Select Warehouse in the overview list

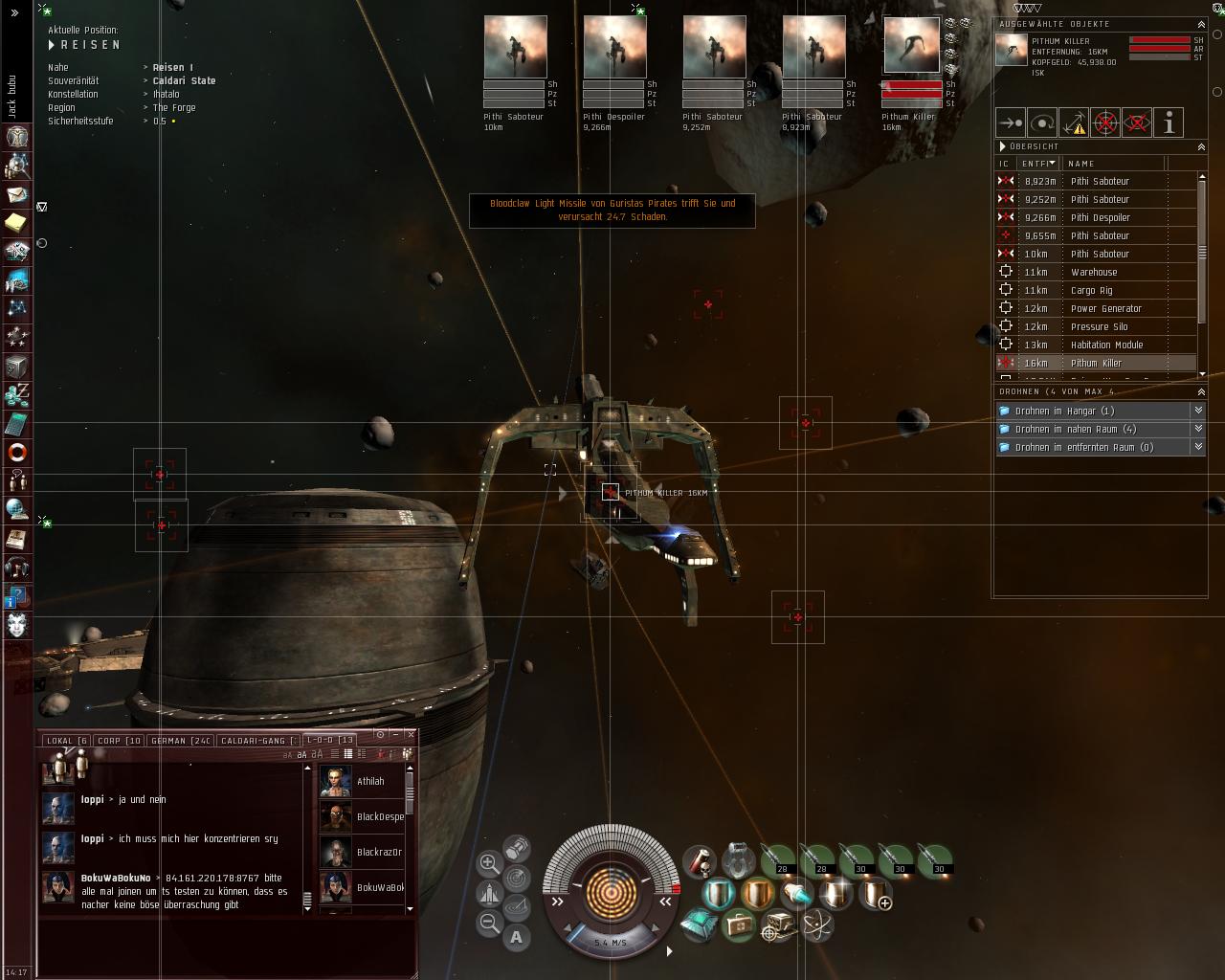(1094, 272)
